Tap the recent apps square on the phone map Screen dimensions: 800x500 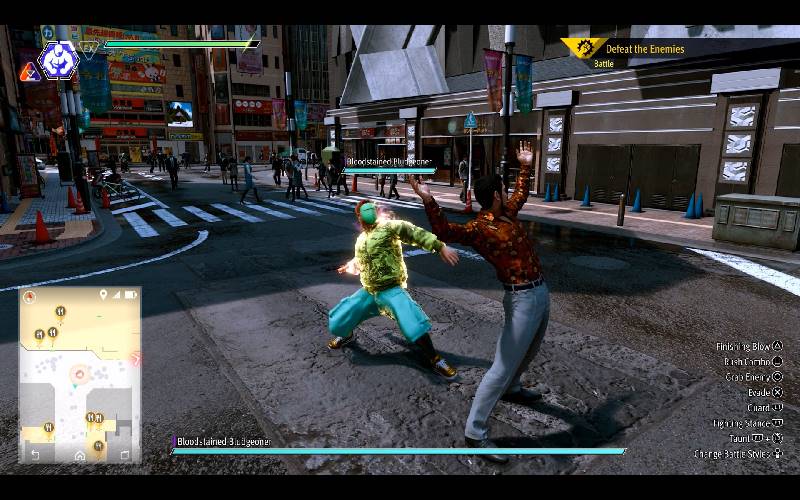pyautogui.click(x=124, y=455)
